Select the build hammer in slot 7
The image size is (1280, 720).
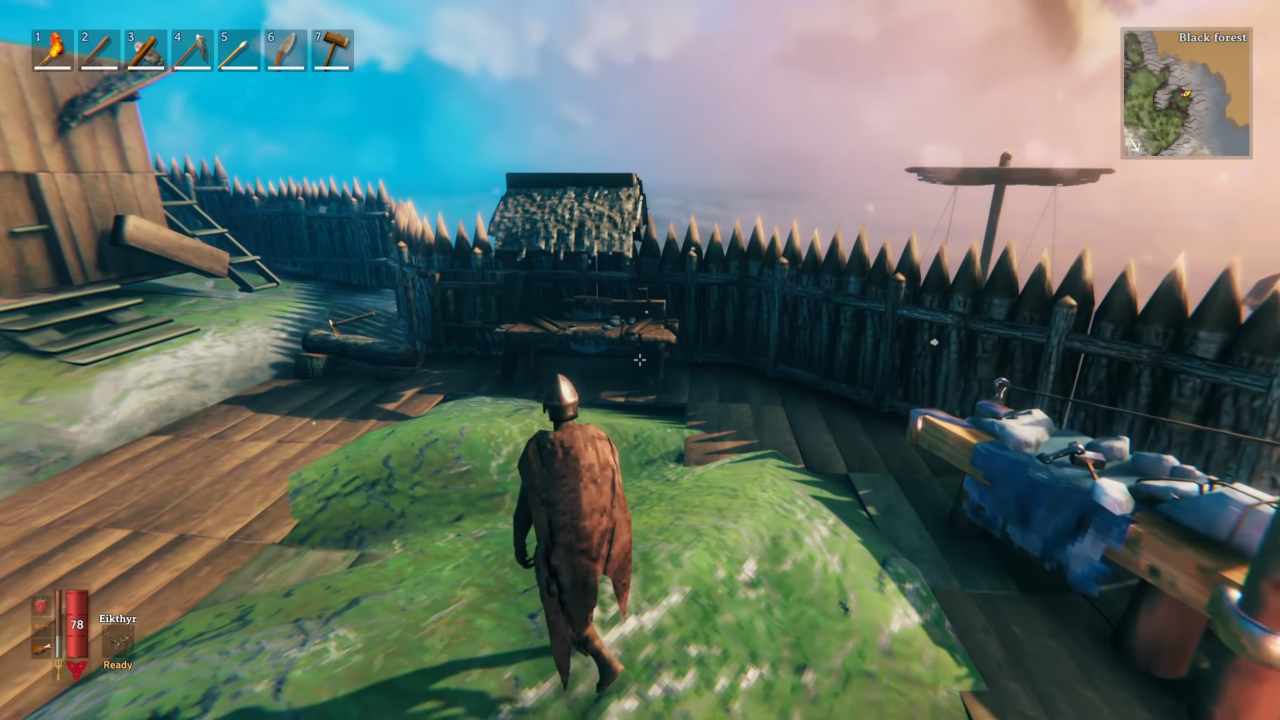point(330,48)
